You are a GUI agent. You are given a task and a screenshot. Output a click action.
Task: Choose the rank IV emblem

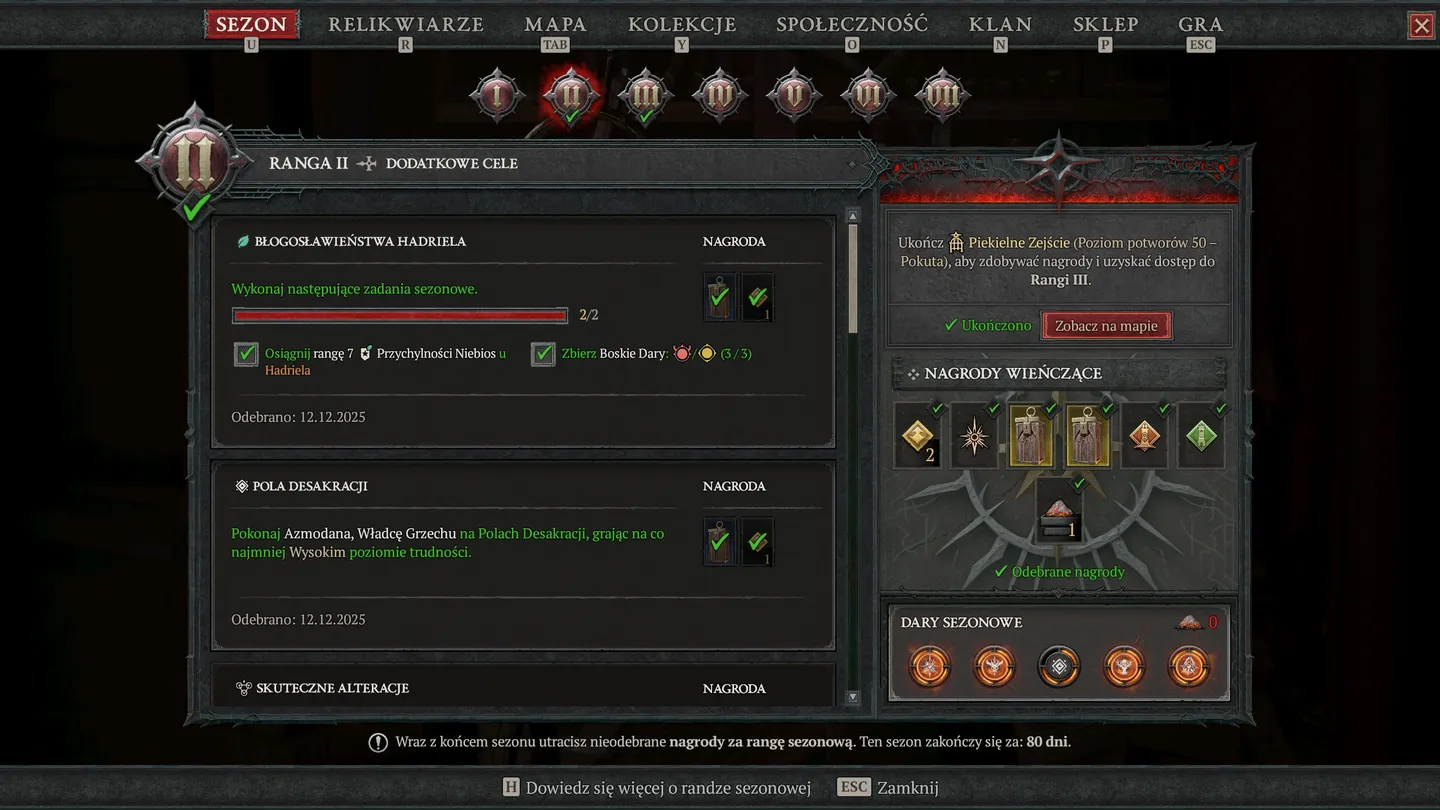719,96
